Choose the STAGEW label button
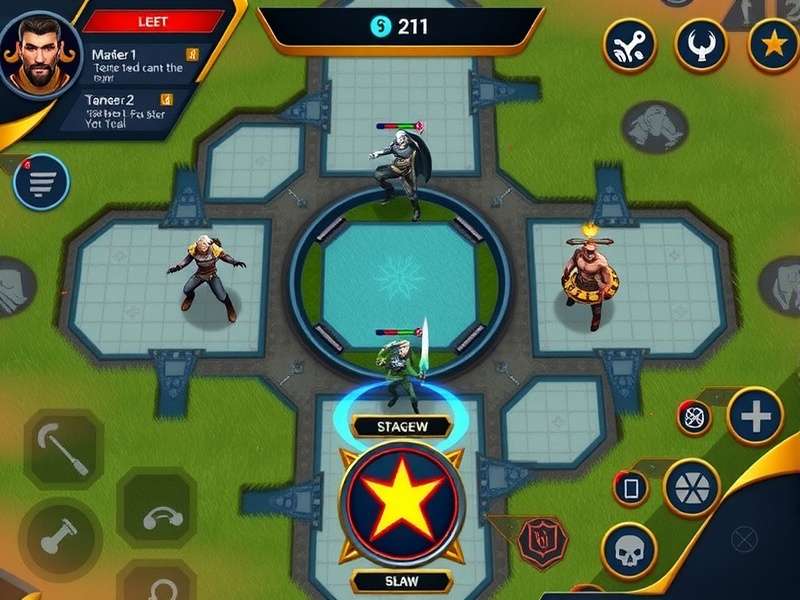 (x=401, y=427)
